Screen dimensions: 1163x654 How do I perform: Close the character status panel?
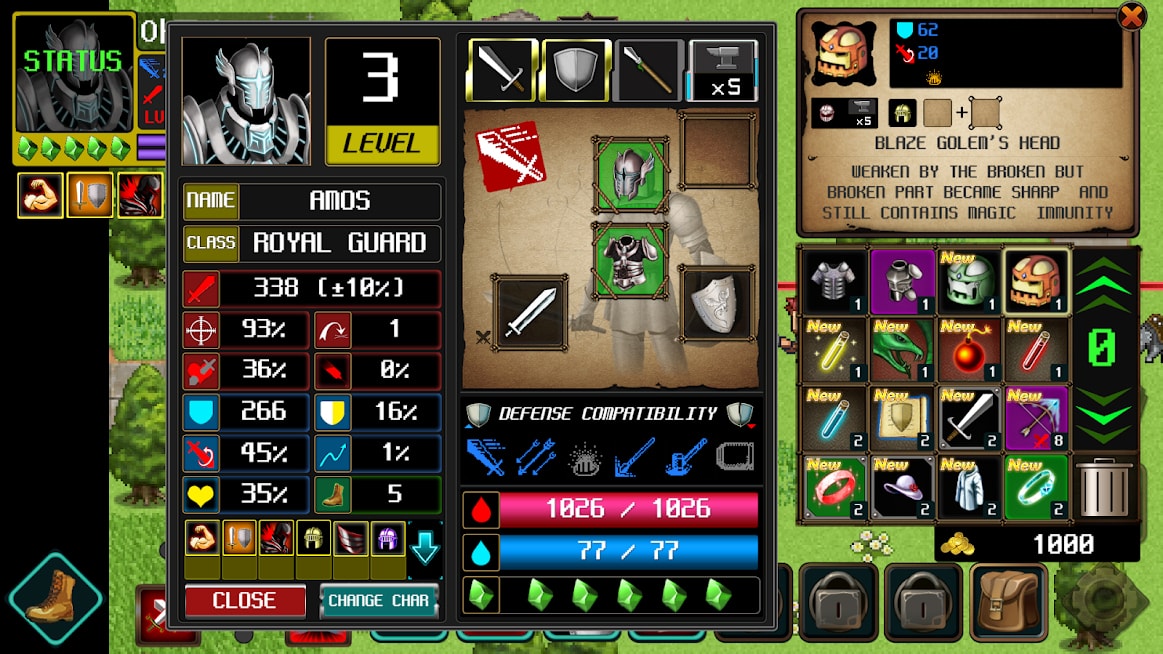coord(244,600)
